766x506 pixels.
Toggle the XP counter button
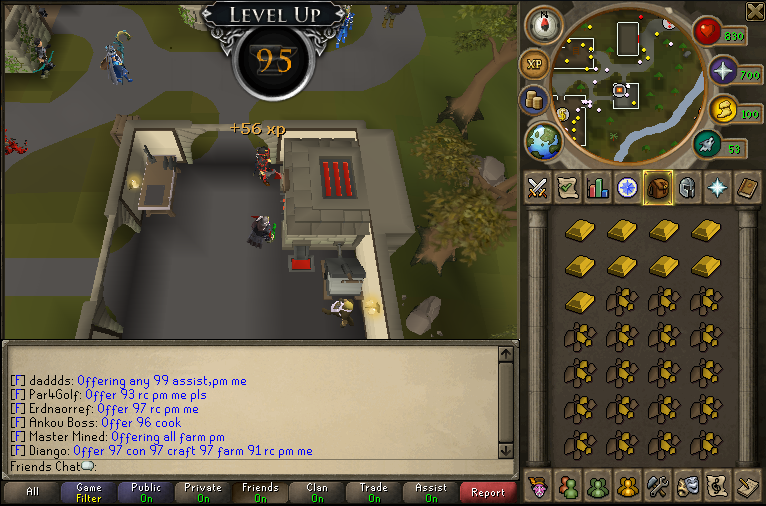pyautogui.click(x=536, y=64)
